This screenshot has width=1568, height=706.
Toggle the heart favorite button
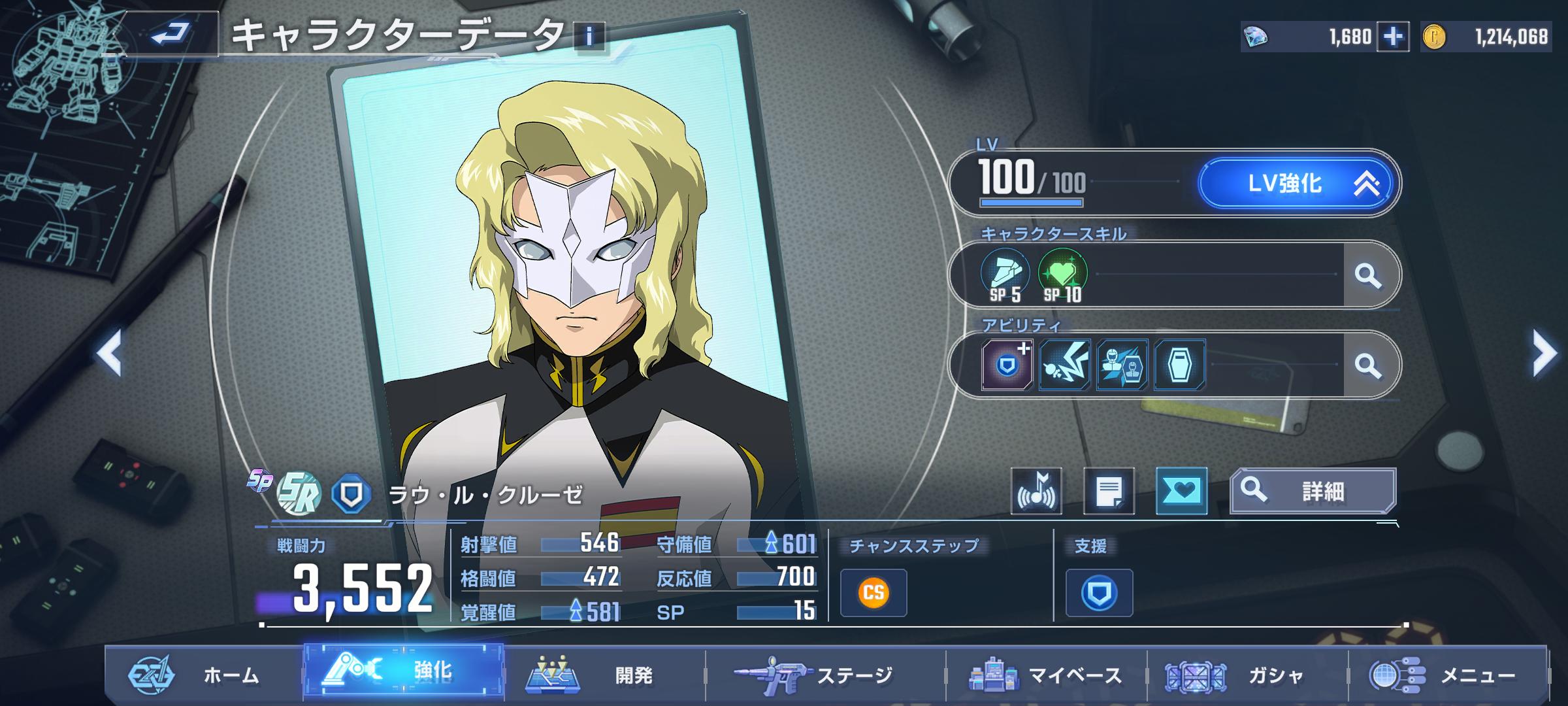(x=1181, y=491)
